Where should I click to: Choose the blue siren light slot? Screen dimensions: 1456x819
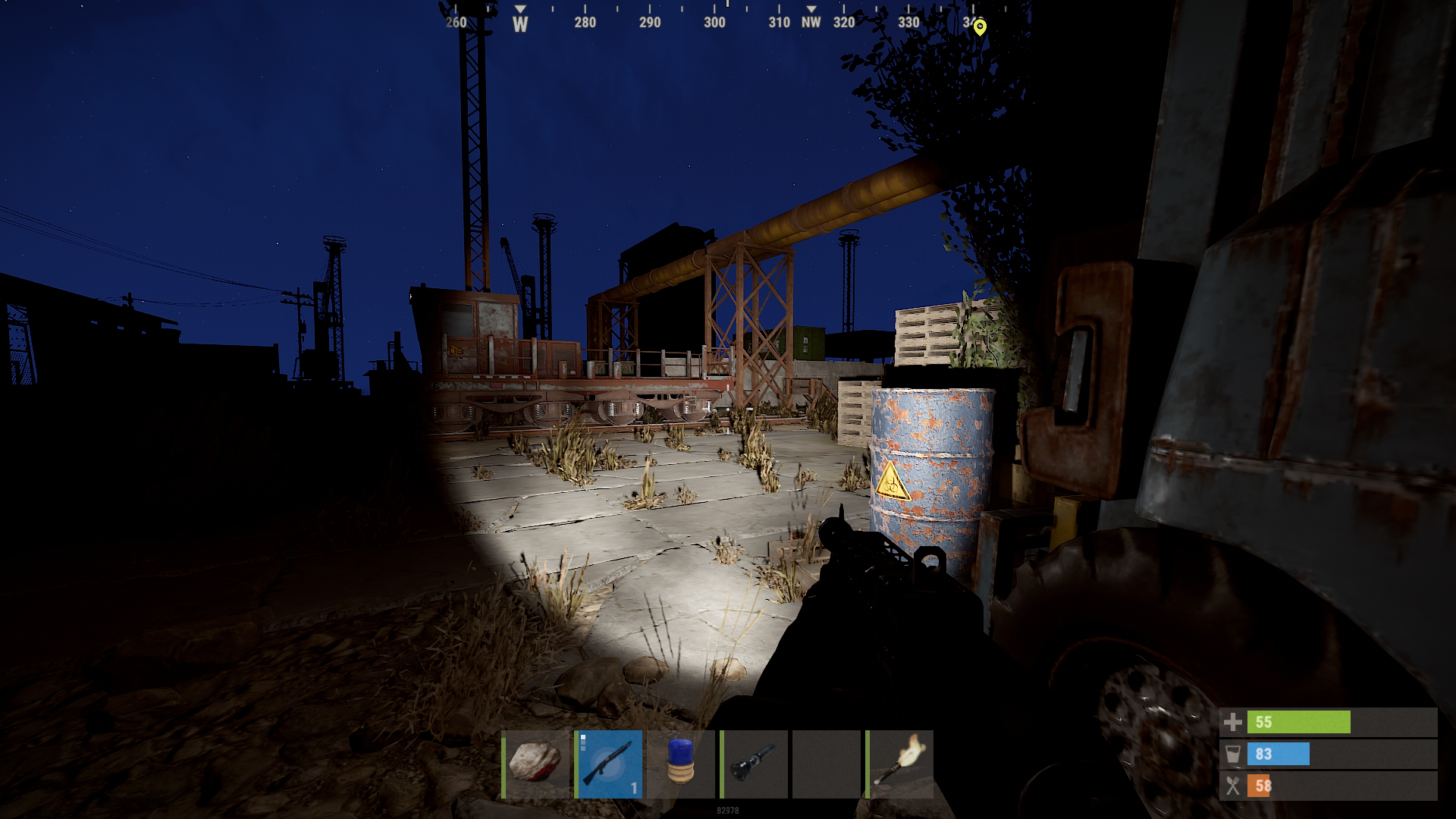[x=681, y=764]
